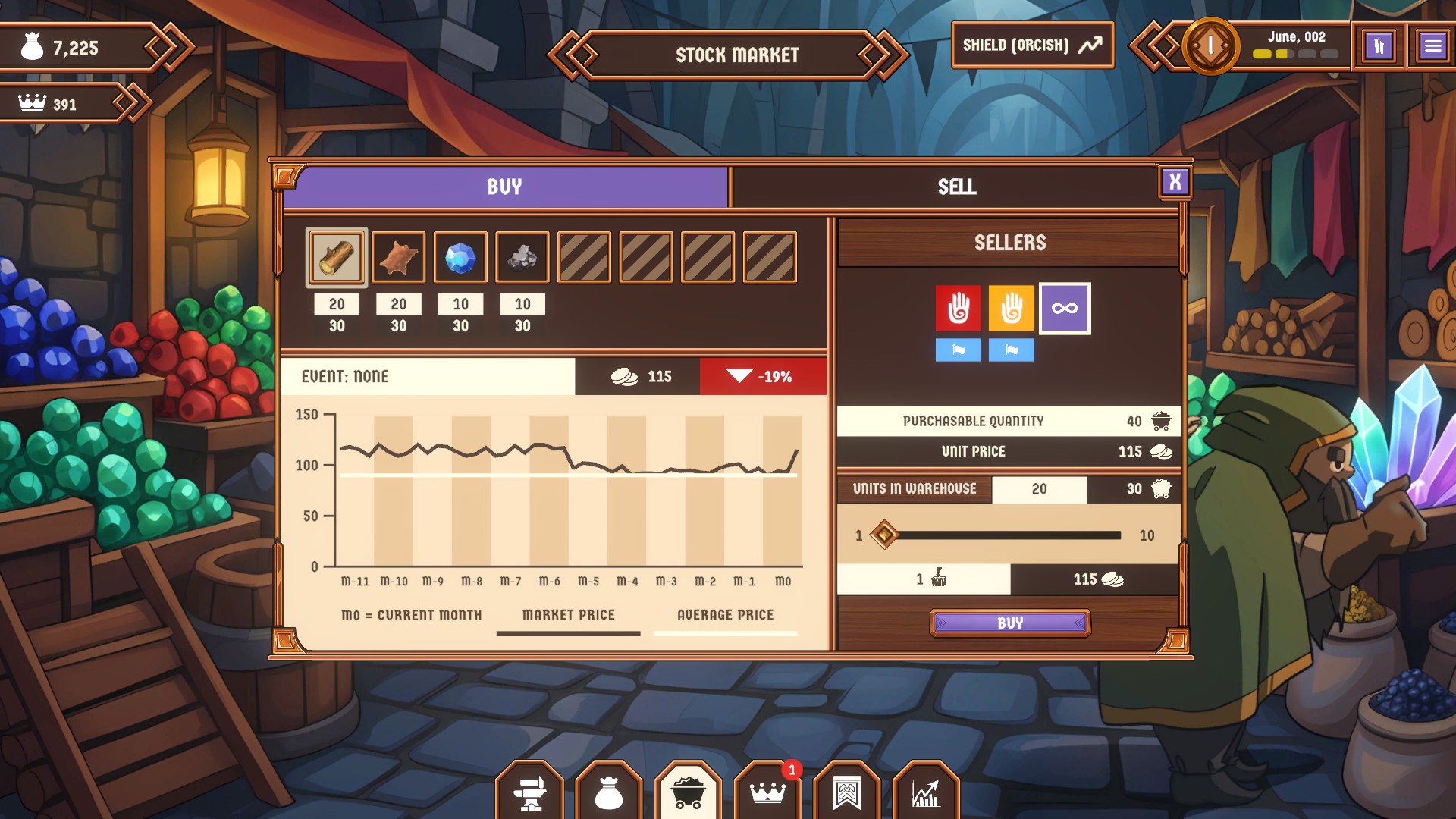1456x819 pixels.
Task: Close the stock market window
Action: pos(1175,182)
